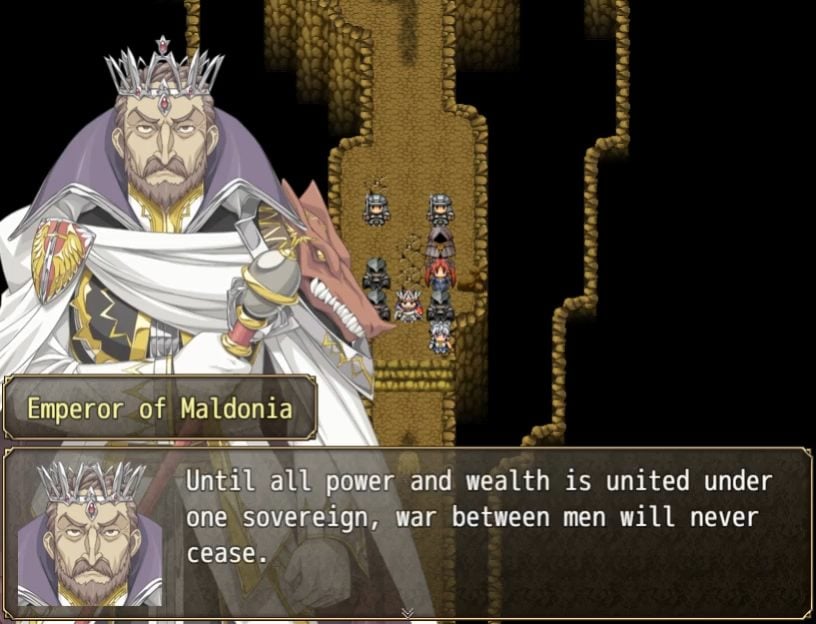816x624 pixels.
Task: Click the dialogue continue arrow indicator
Action: coord(407,612)
